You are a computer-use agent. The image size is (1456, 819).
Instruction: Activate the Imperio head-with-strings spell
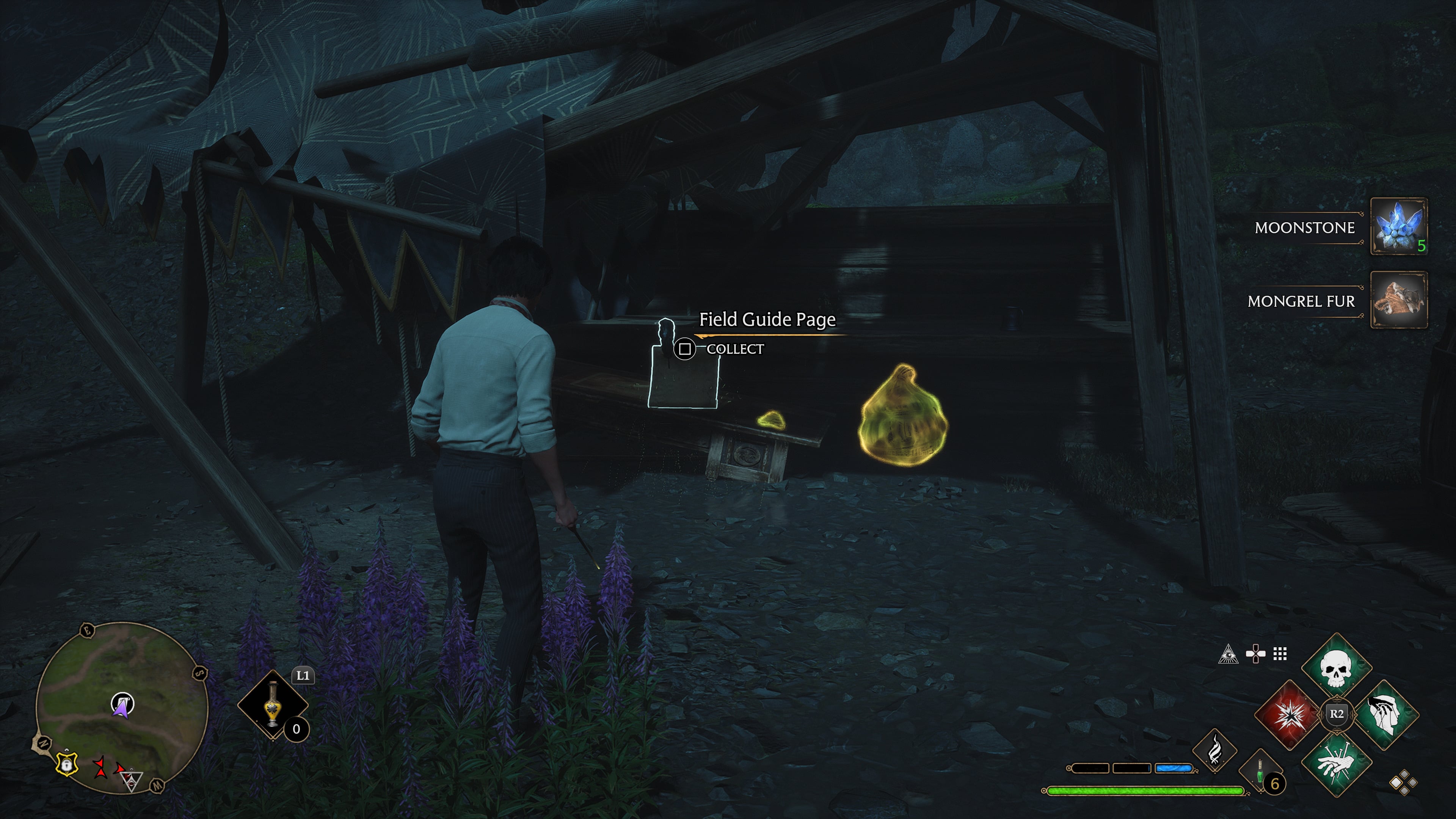tap(1384, 714)
